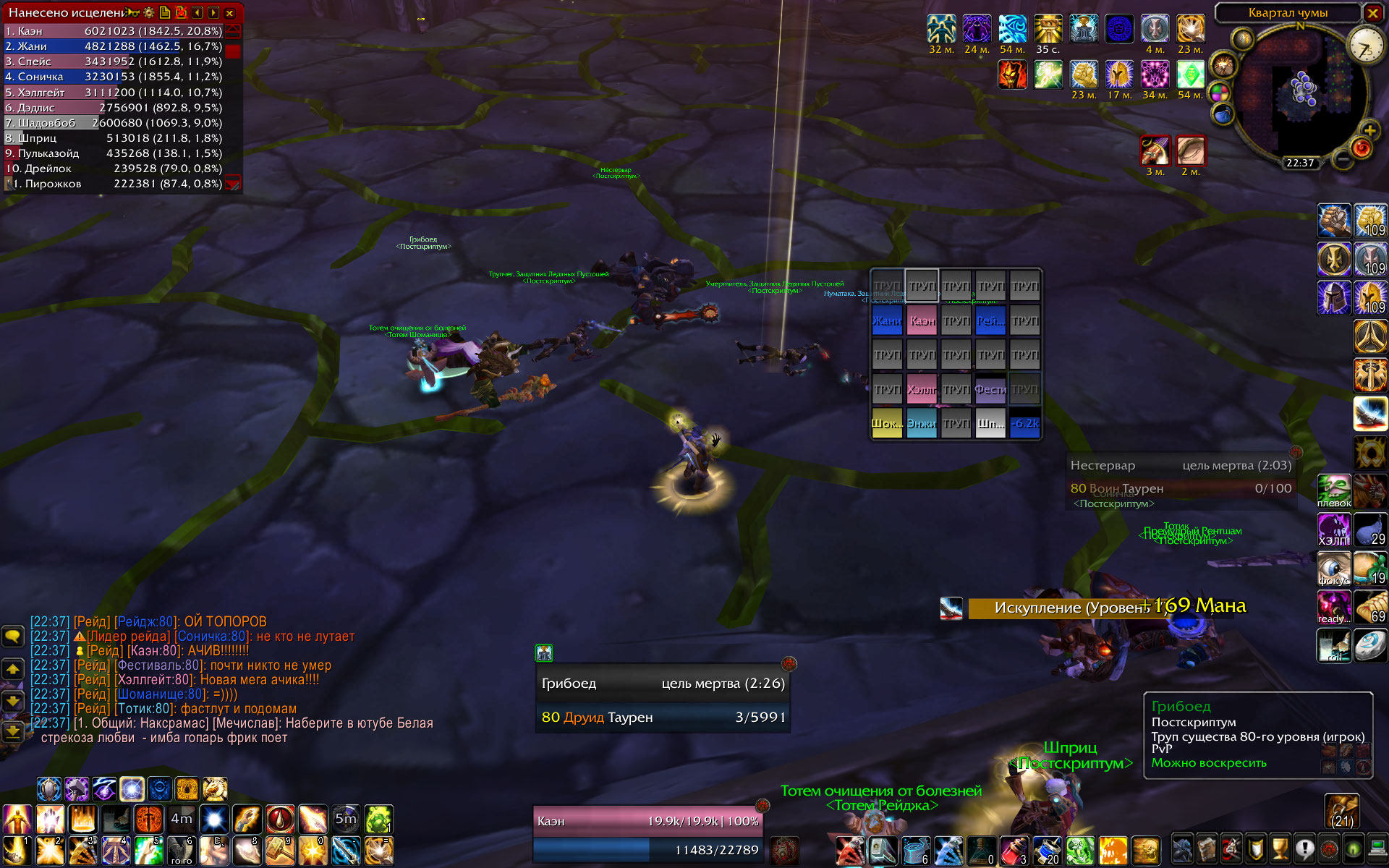Select Энжи in the raid frames
1389x868 pixels.
(x=921, y=423)
